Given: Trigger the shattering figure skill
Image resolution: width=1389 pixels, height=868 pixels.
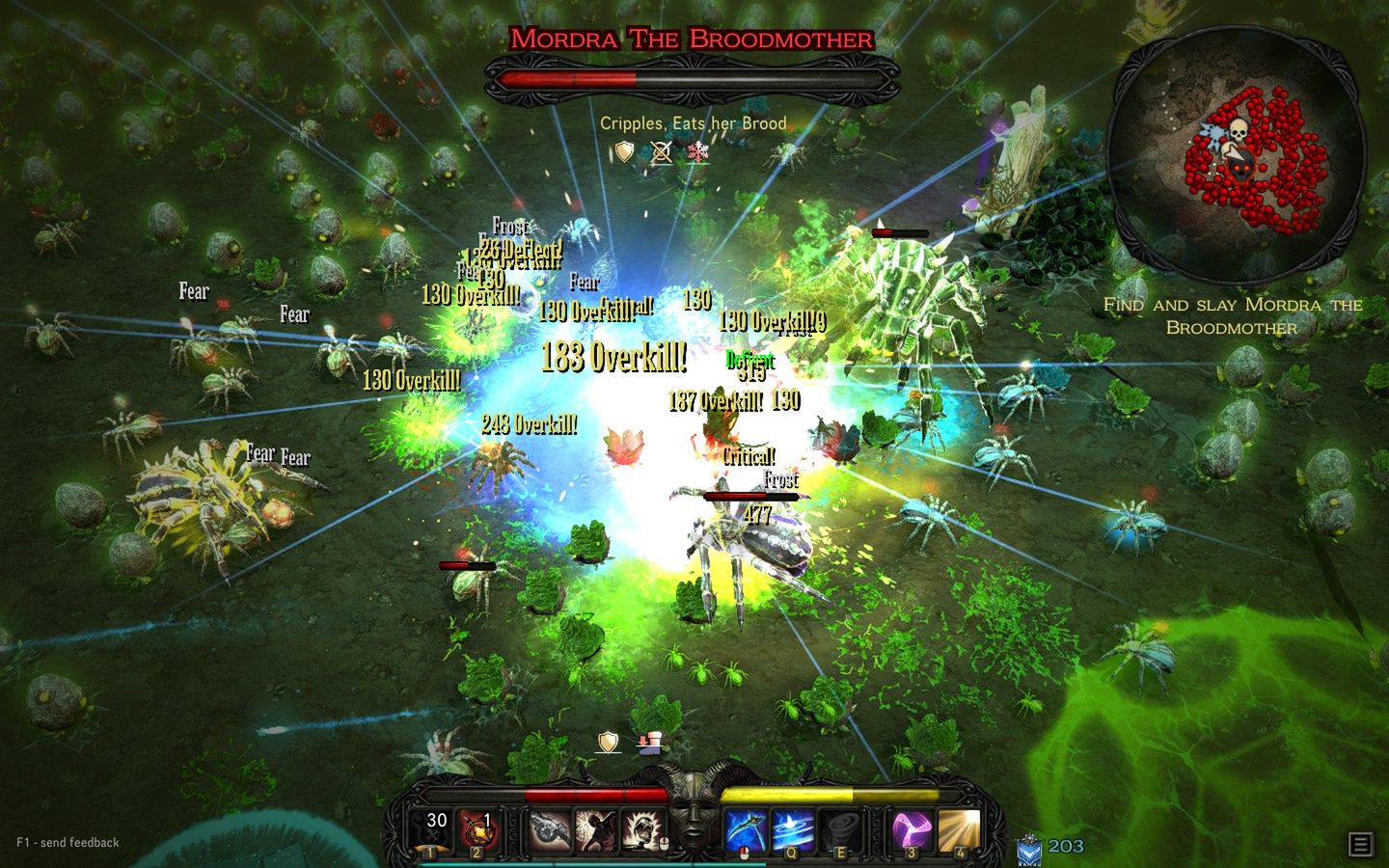Looking at the screenshot, I should (x=595, y=831).
